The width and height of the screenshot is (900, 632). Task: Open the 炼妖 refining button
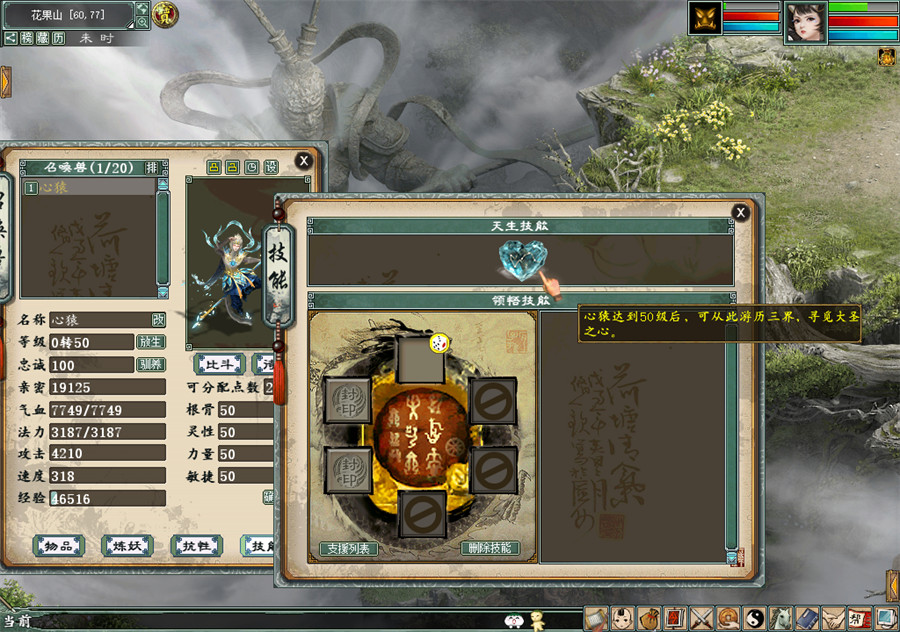[127, 545]
